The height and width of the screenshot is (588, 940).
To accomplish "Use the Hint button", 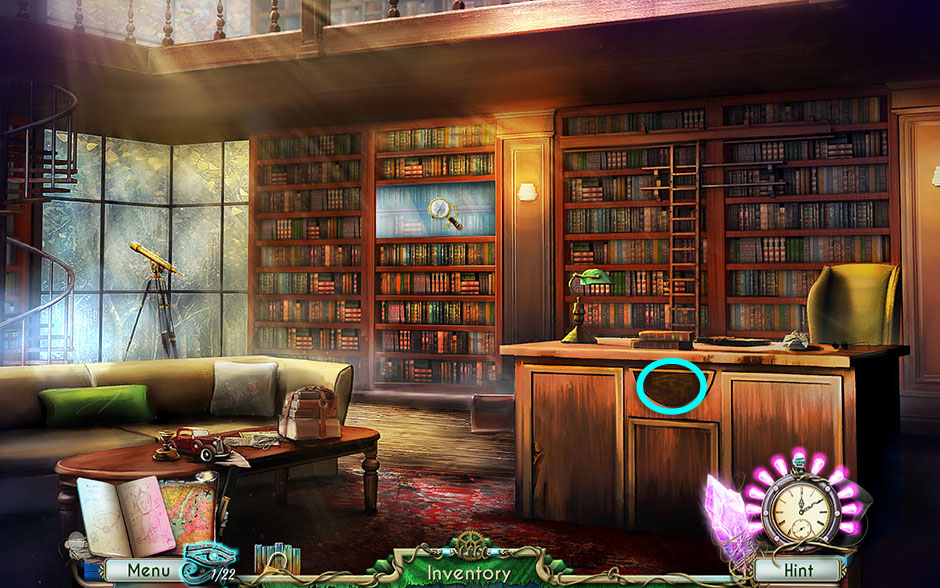I will [796, 571].
